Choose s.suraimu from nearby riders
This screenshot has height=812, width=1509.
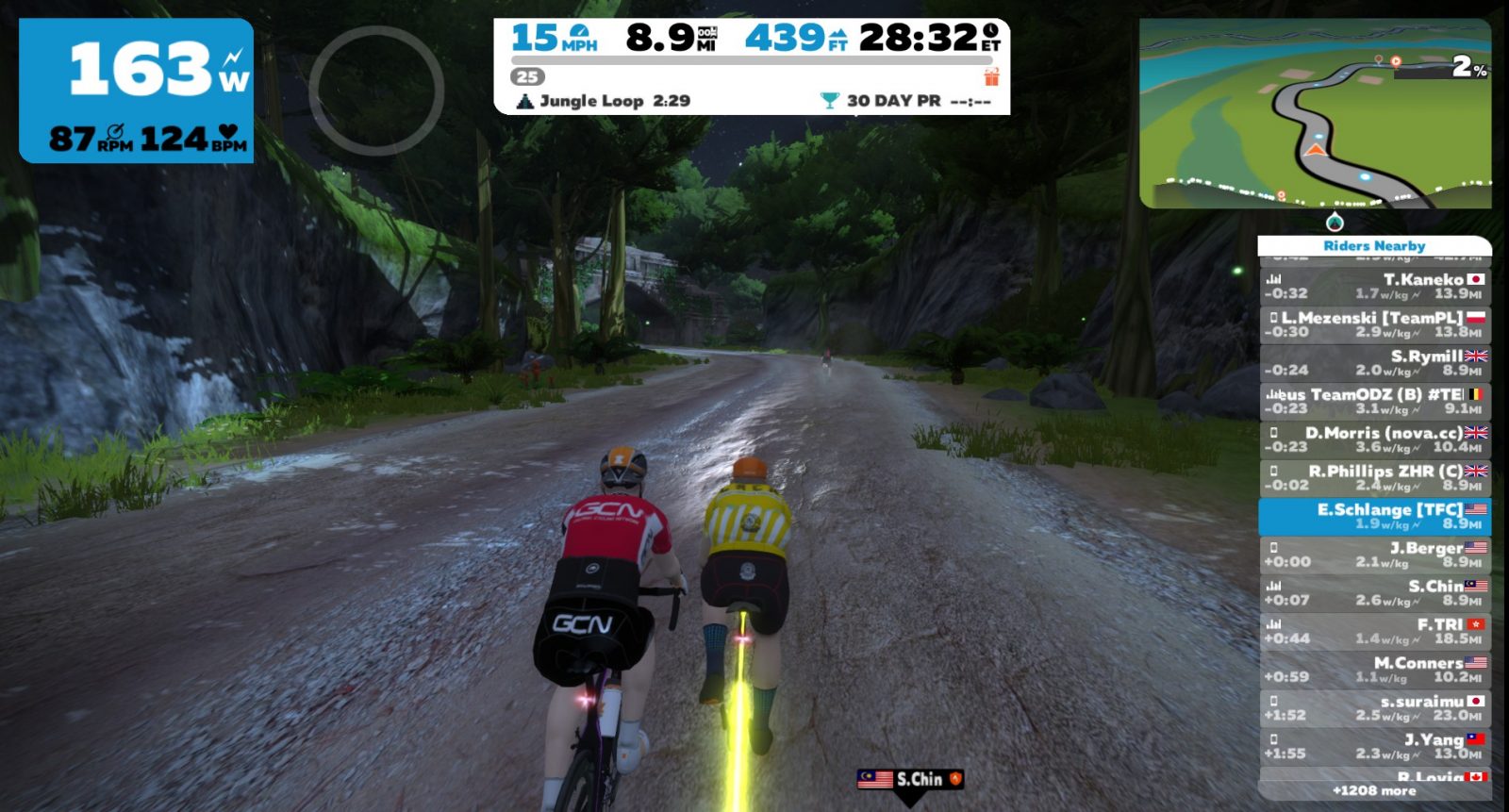1374,708
